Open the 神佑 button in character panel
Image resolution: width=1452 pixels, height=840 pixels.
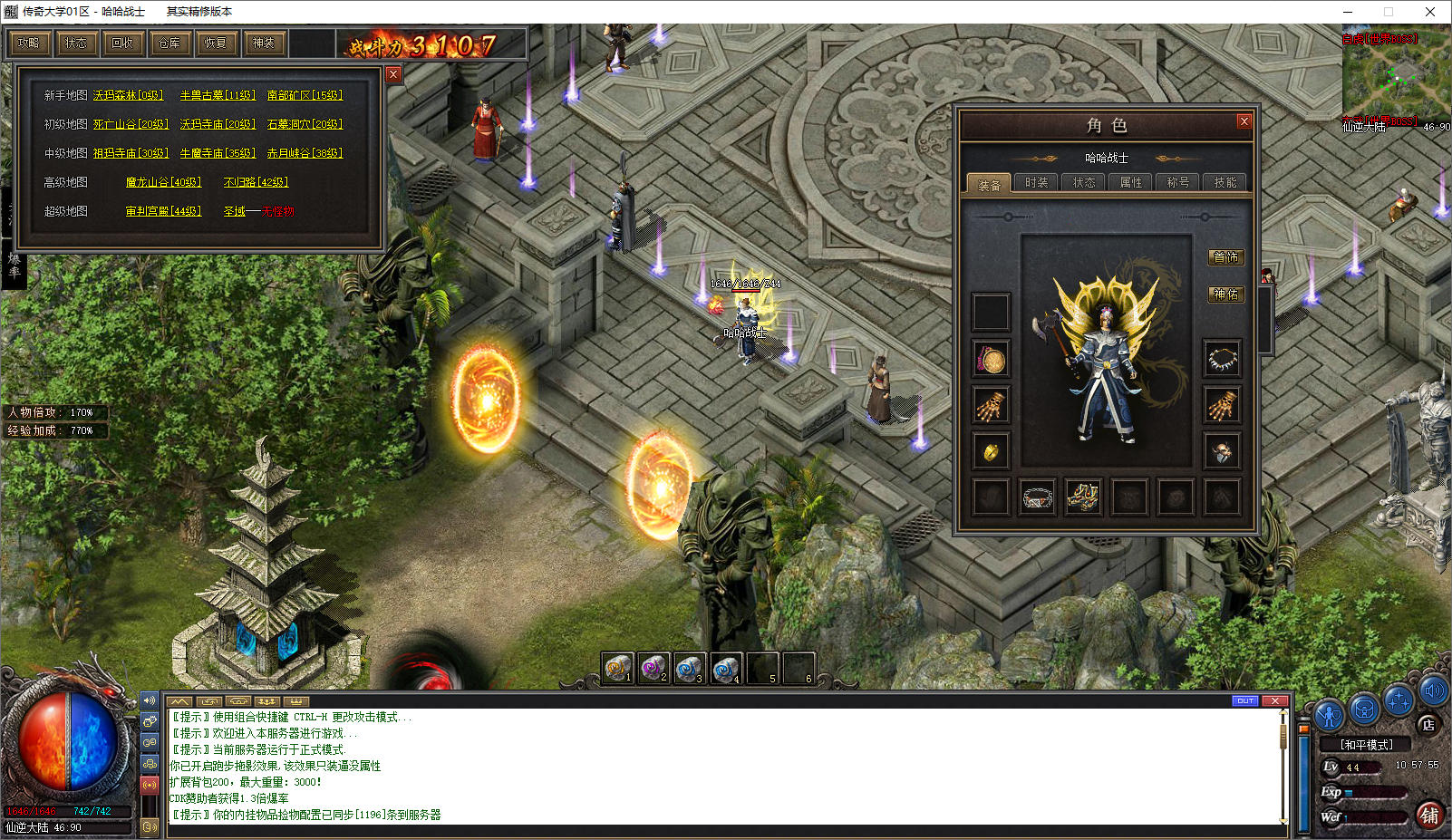(1225, 294)
